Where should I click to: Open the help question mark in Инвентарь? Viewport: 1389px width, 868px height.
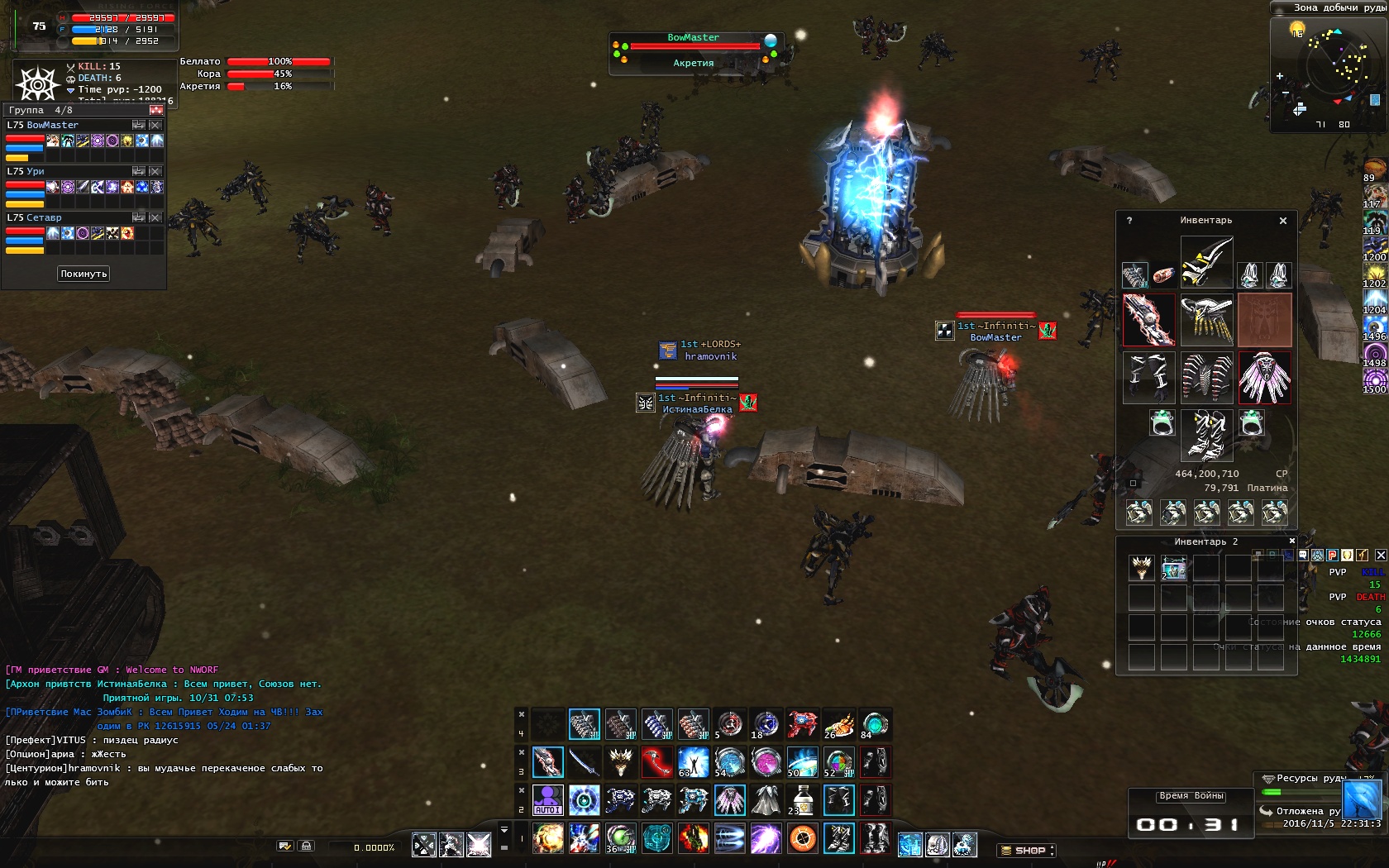[x=1129, y=221]
